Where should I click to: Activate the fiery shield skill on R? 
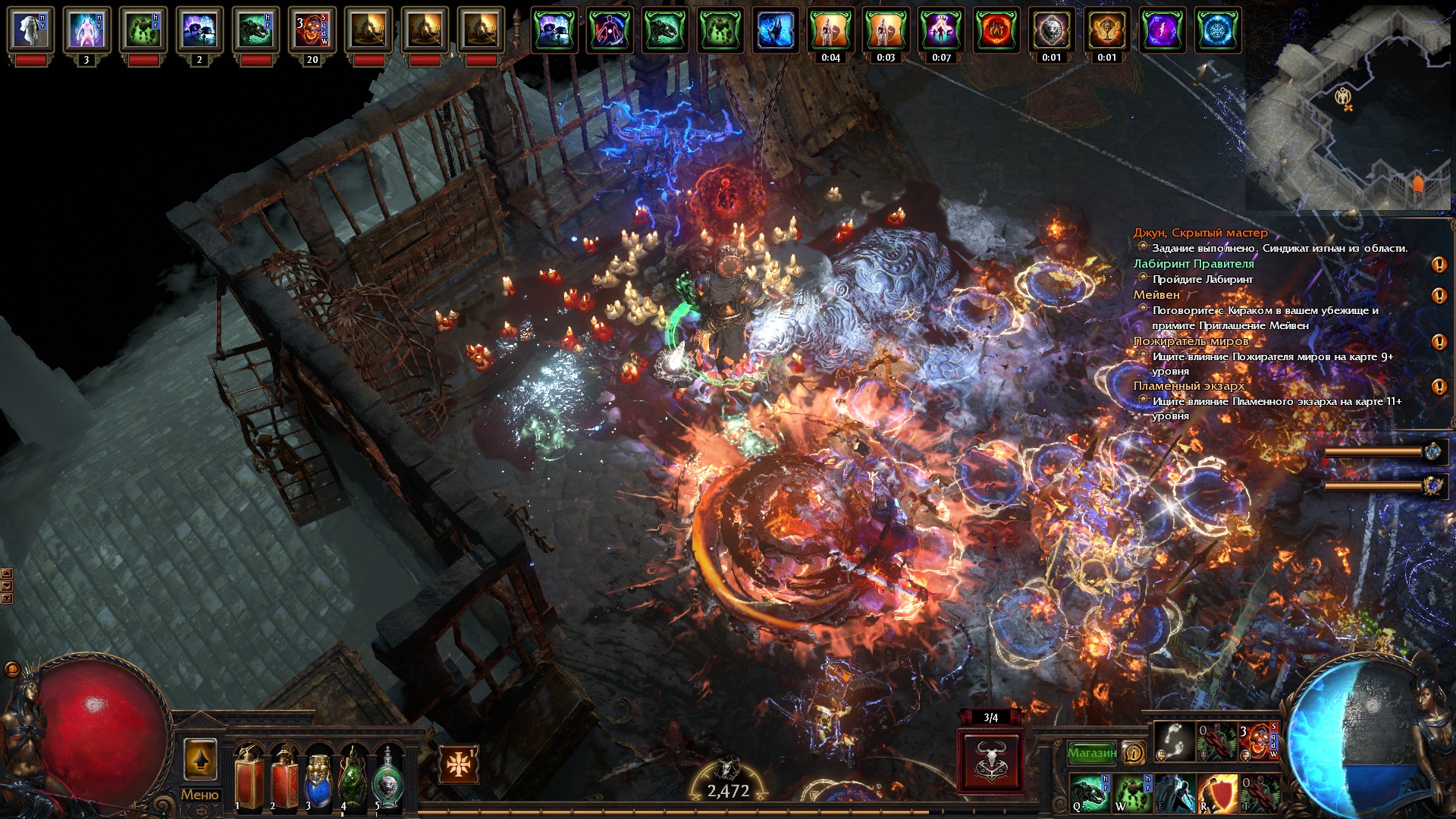1217,793
